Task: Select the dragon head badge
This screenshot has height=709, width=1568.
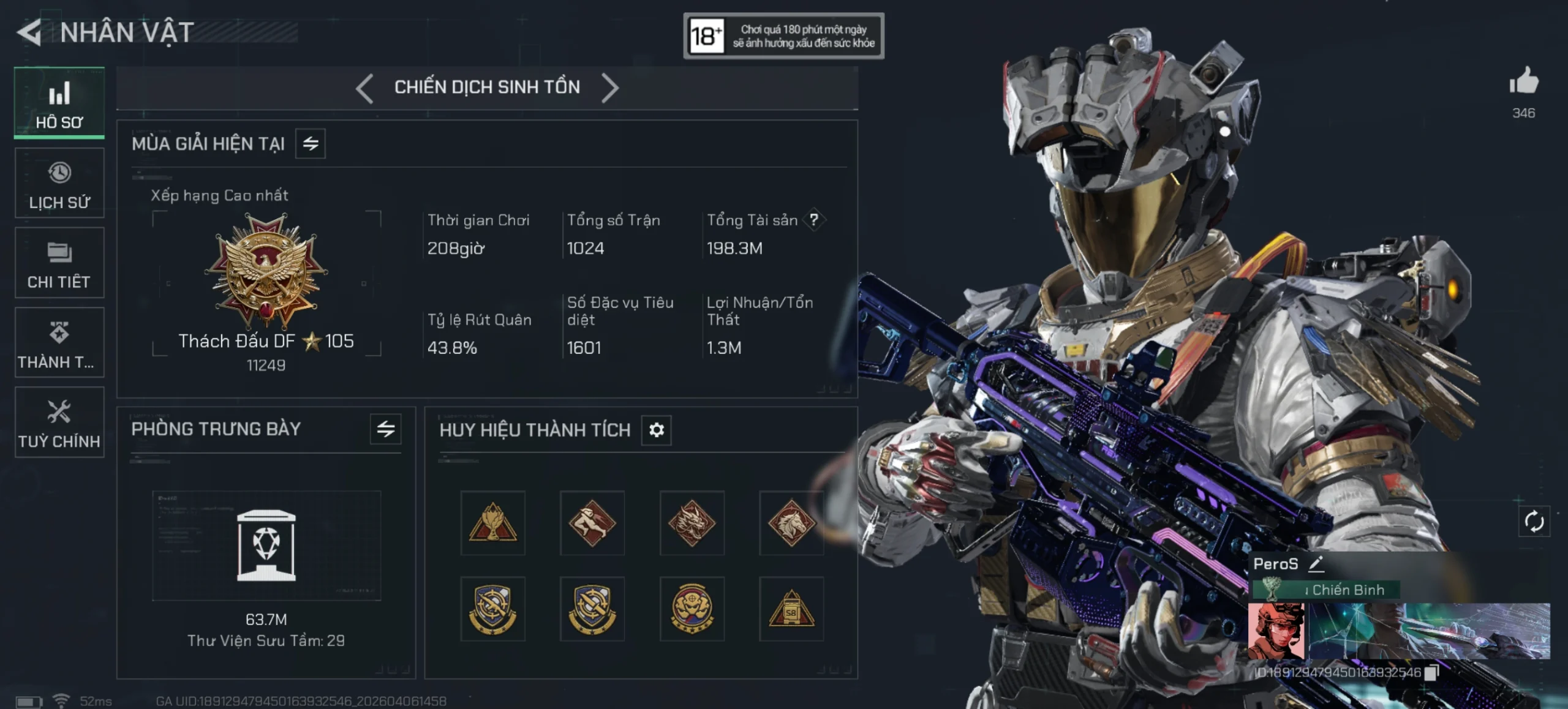Action: click(x=692, y=523)
